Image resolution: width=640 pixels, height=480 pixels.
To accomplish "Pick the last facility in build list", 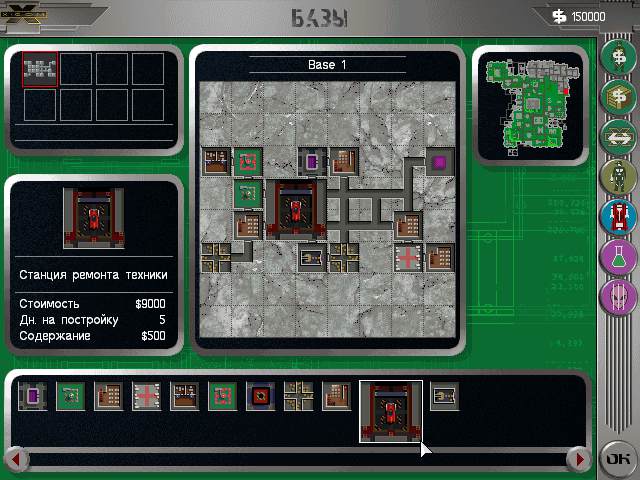I will [x=444, y=397].
